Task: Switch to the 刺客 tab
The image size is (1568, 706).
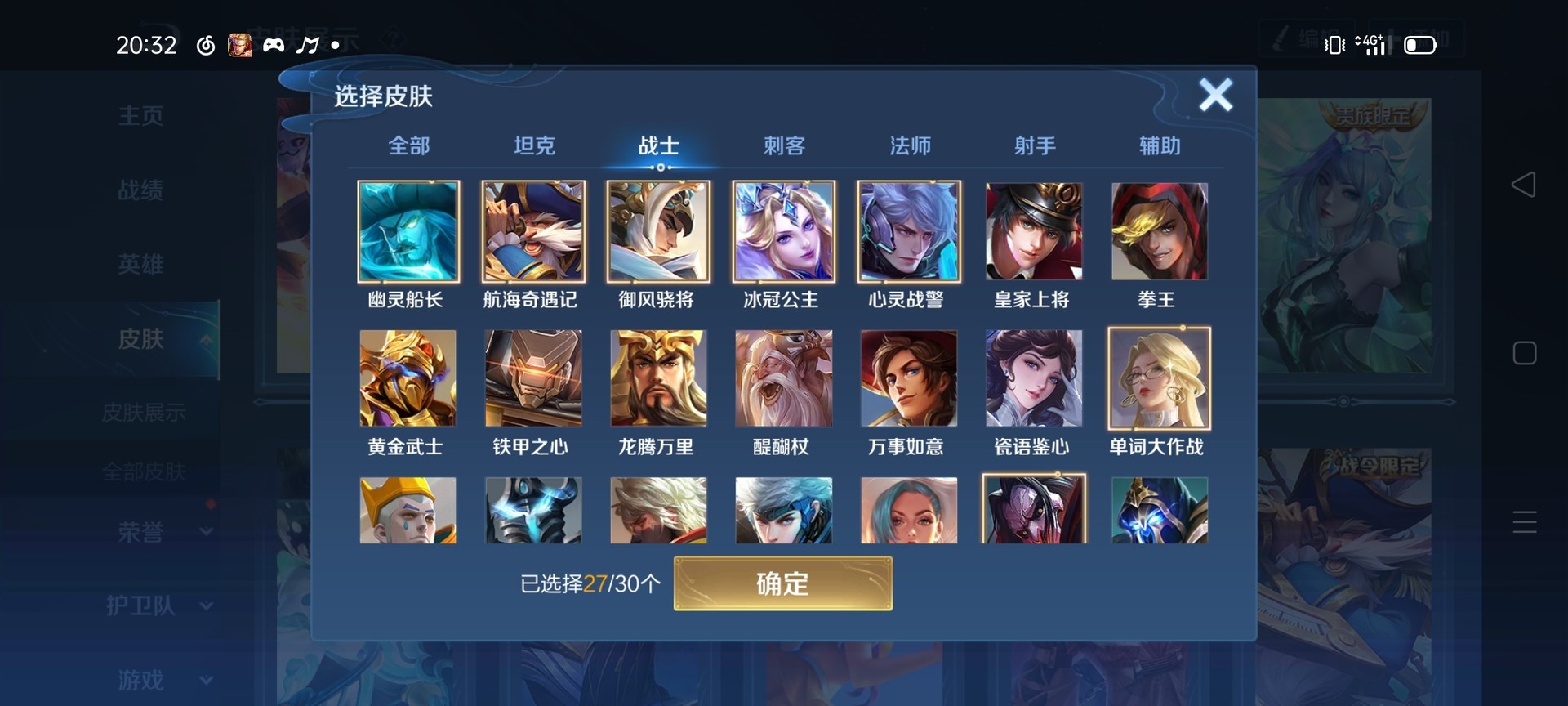Action: [785, 145]
